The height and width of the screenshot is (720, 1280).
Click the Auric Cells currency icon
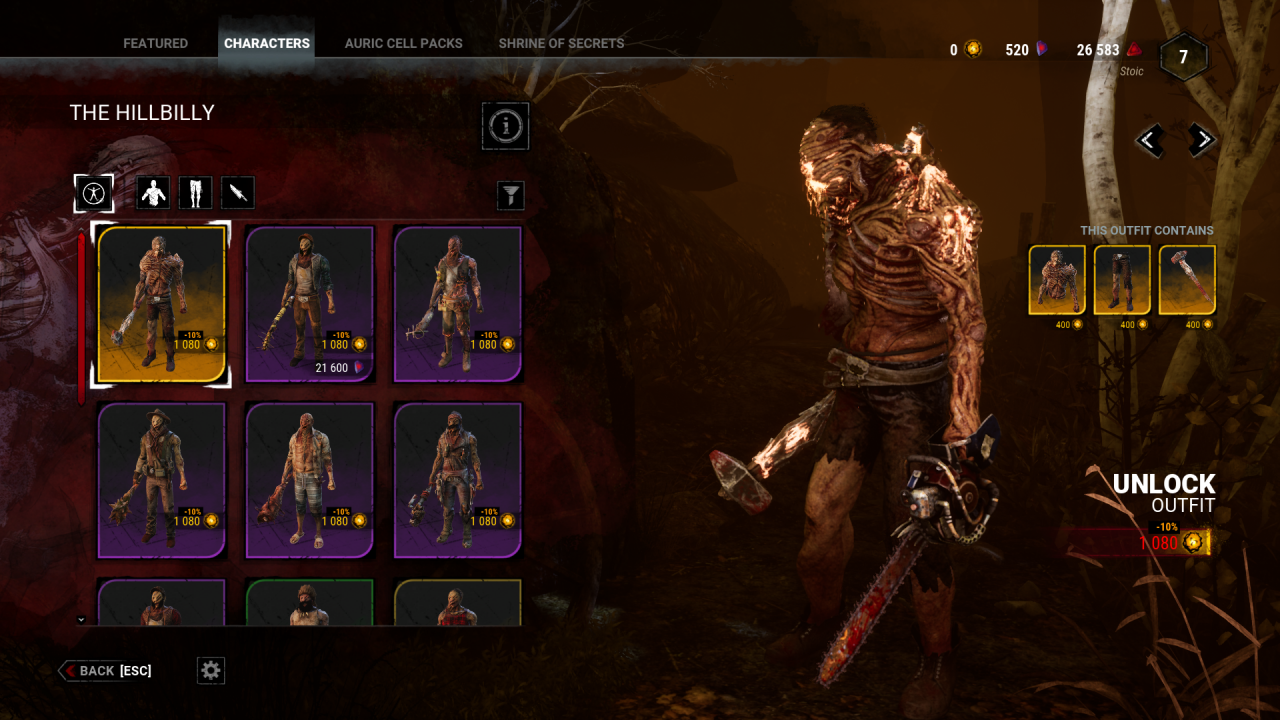coord(971,48)
